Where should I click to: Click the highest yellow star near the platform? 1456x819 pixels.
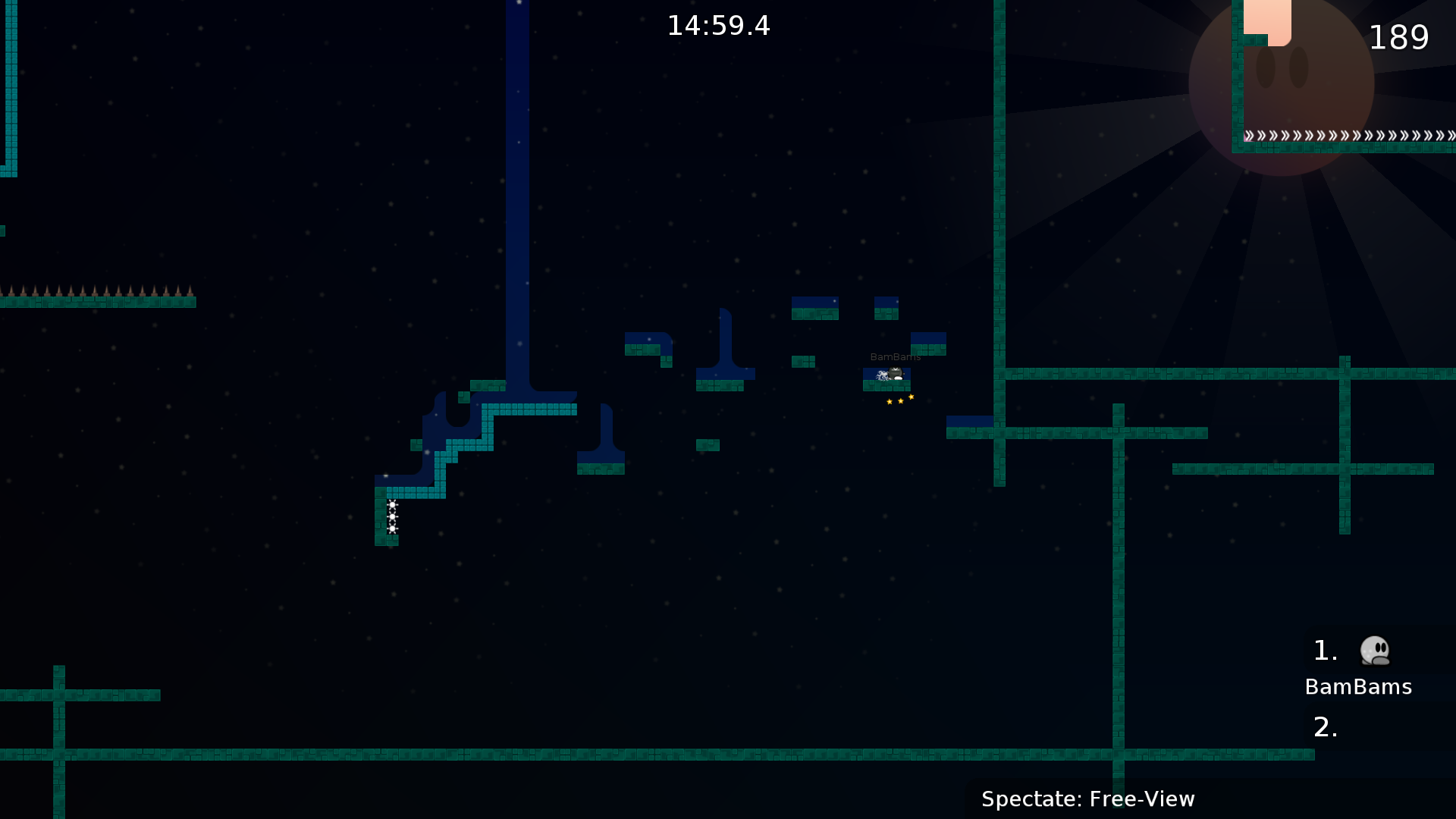coord(911,397)
